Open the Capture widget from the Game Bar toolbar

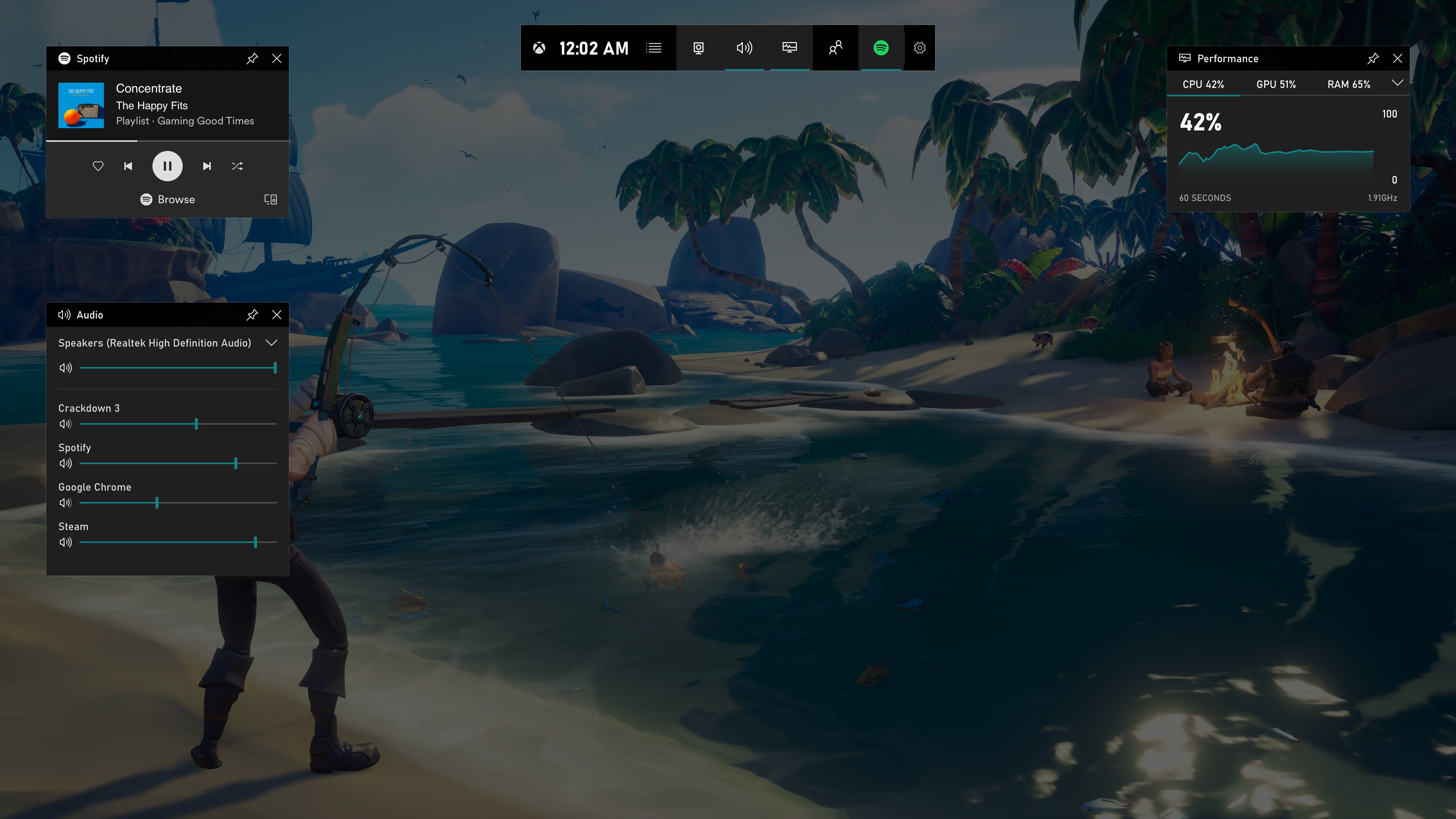[x=698, y=48]
